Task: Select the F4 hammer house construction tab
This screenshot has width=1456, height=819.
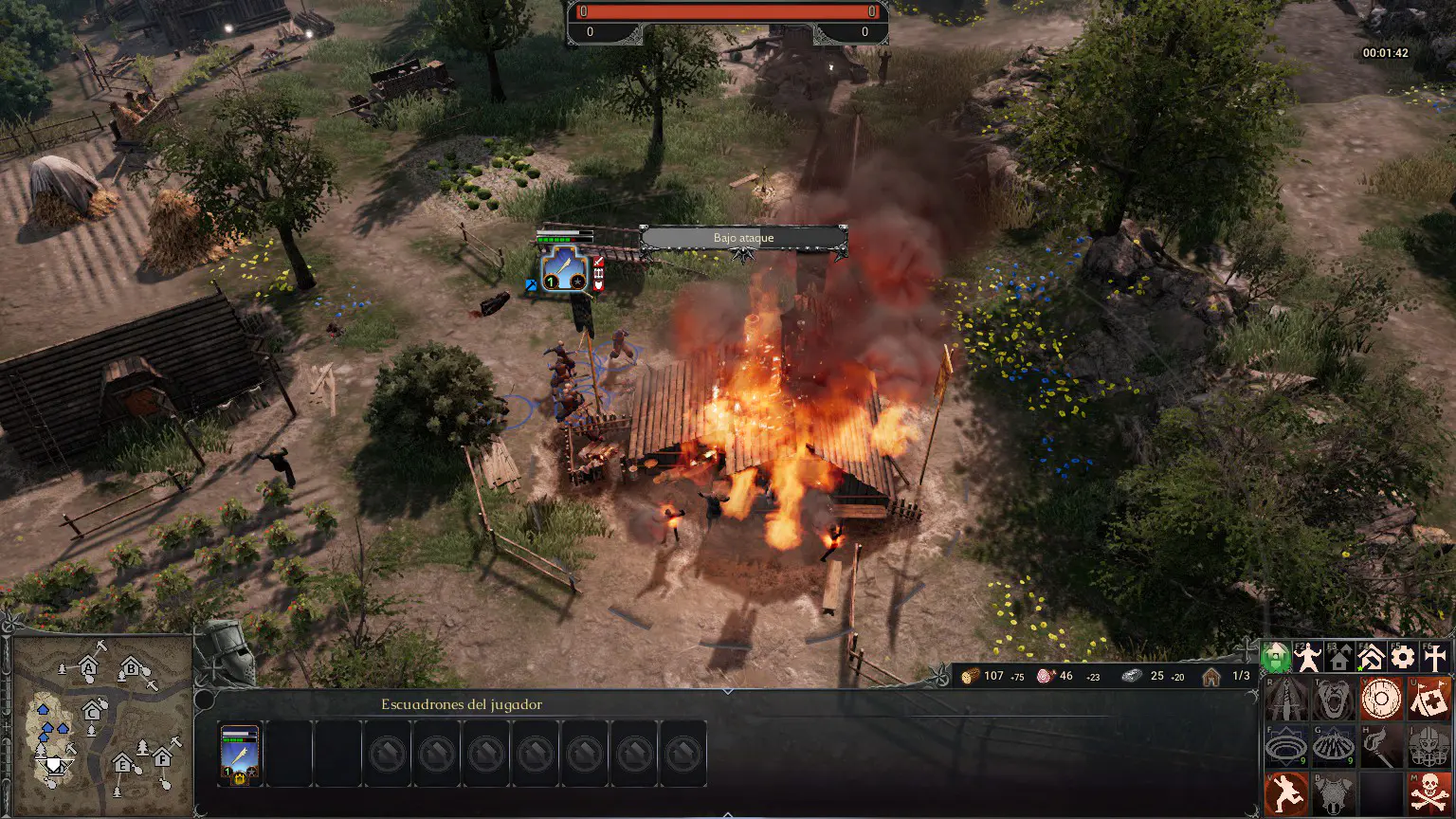Action: (x=1371, y=657)
